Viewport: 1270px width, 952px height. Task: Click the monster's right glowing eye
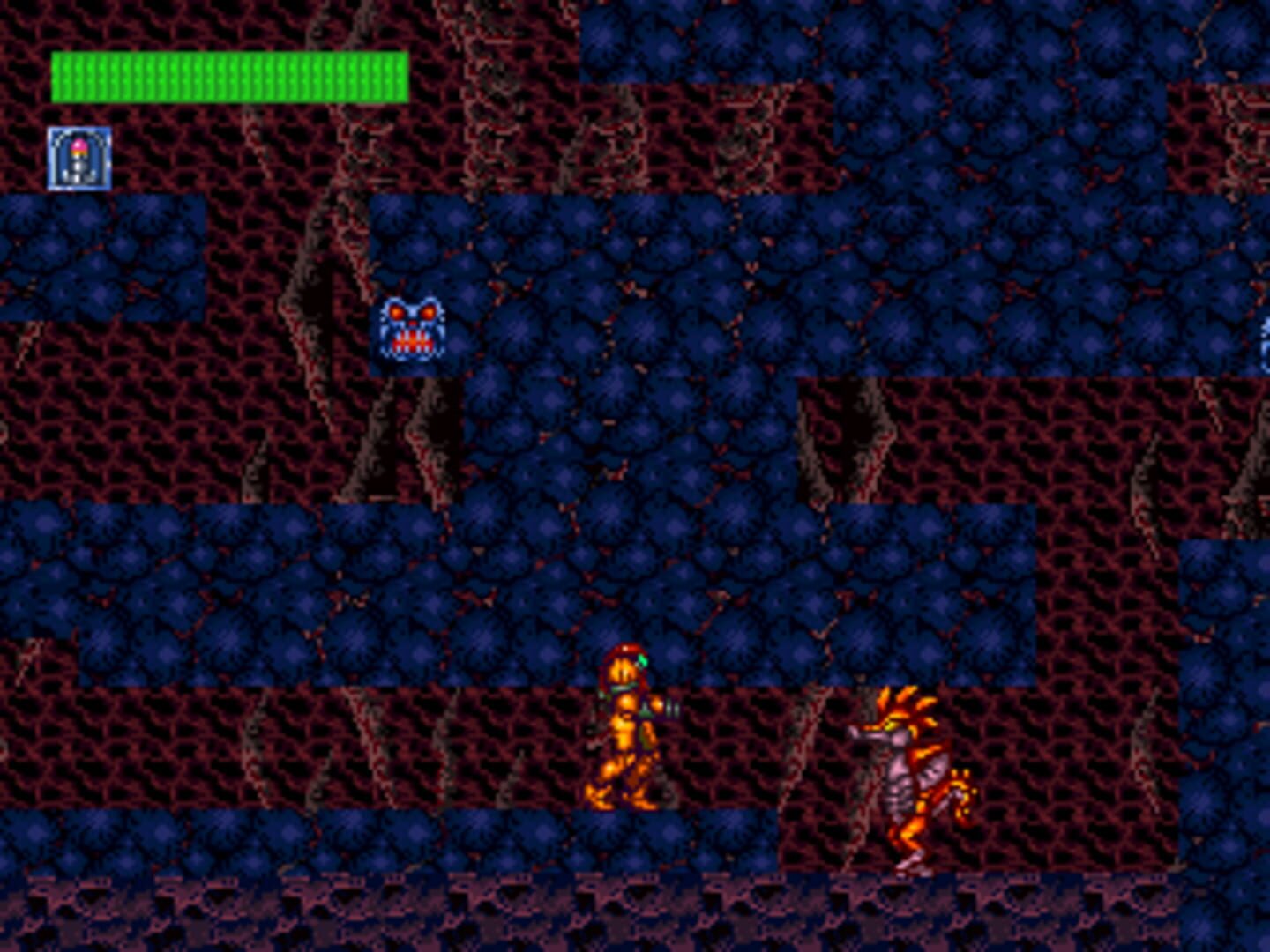(x=429, y=311)
